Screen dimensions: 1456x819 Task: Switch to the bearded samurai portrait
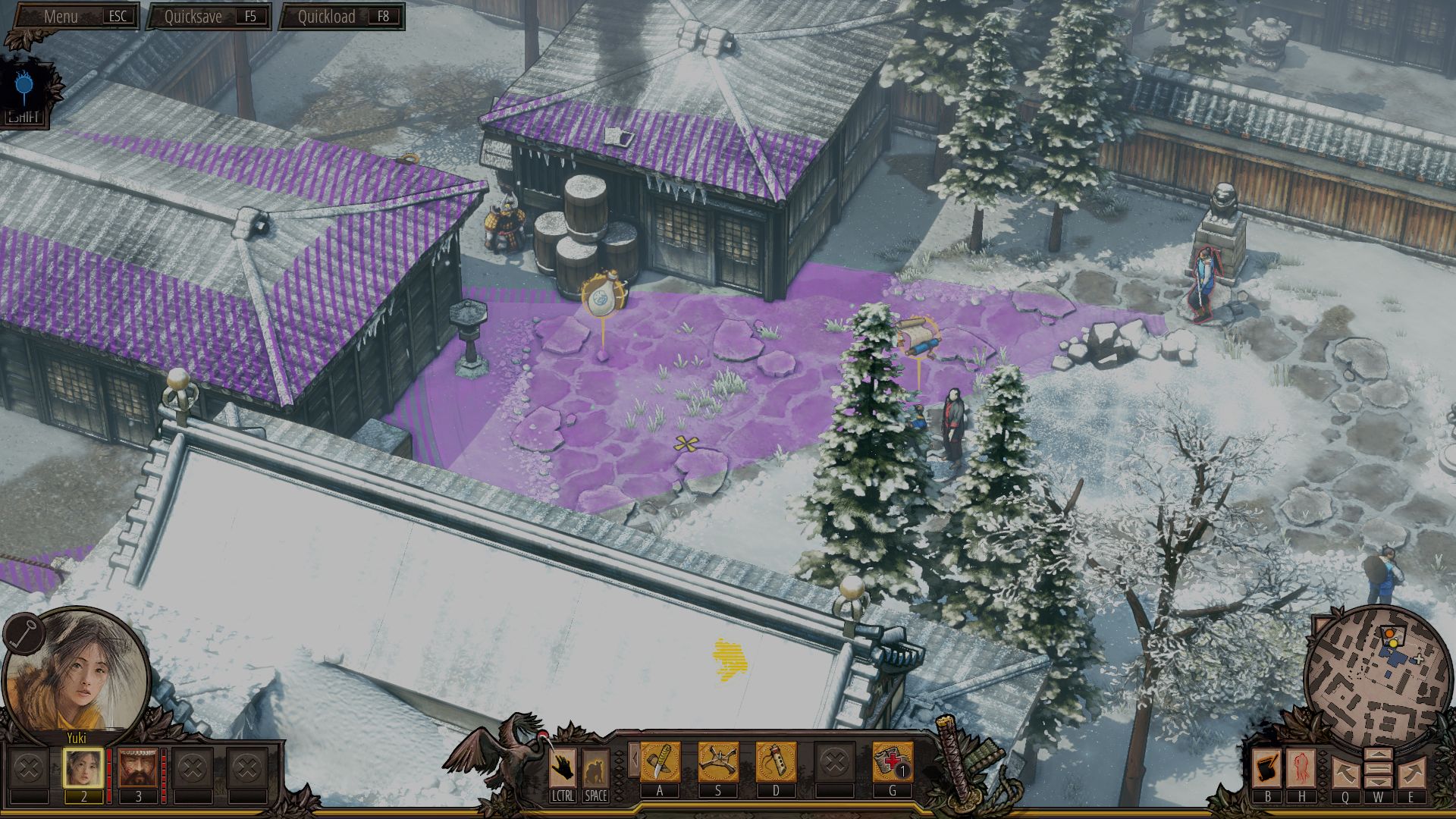138,768
